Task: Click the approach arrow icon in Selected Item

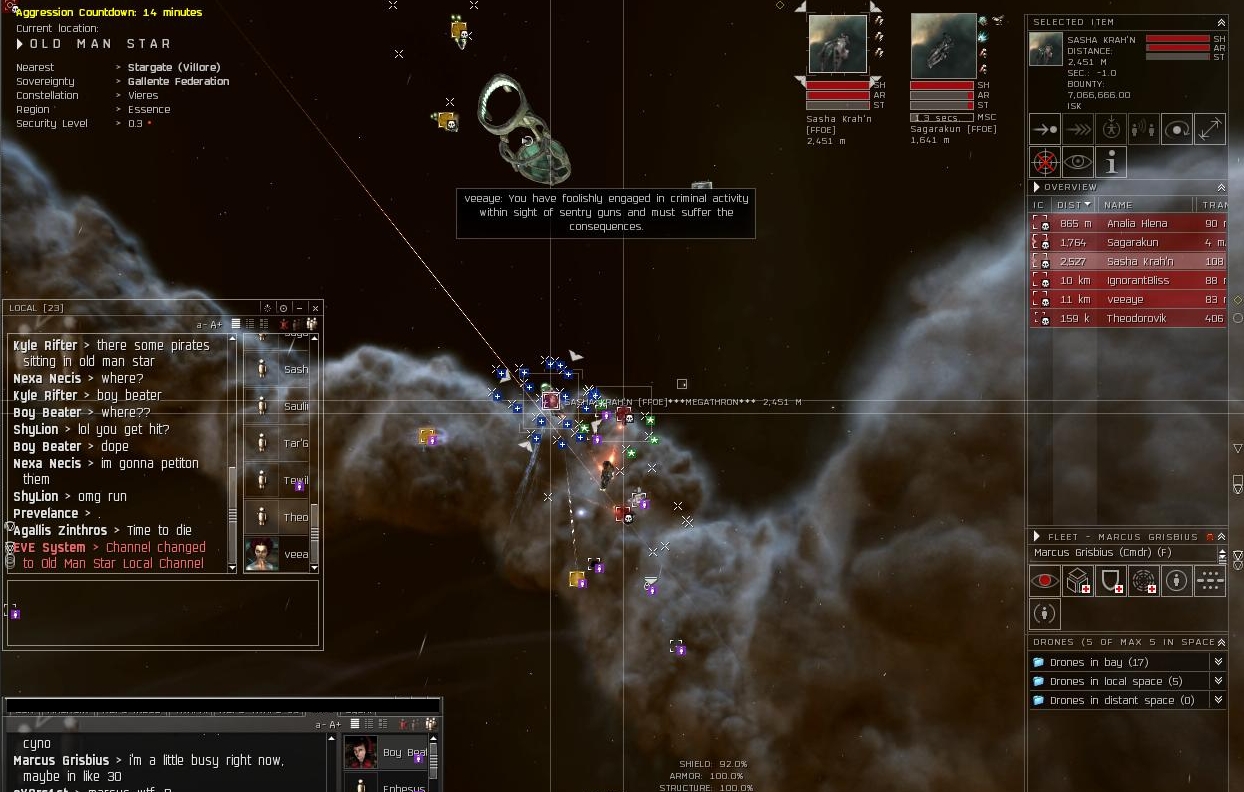Action: pos(1045,129)
